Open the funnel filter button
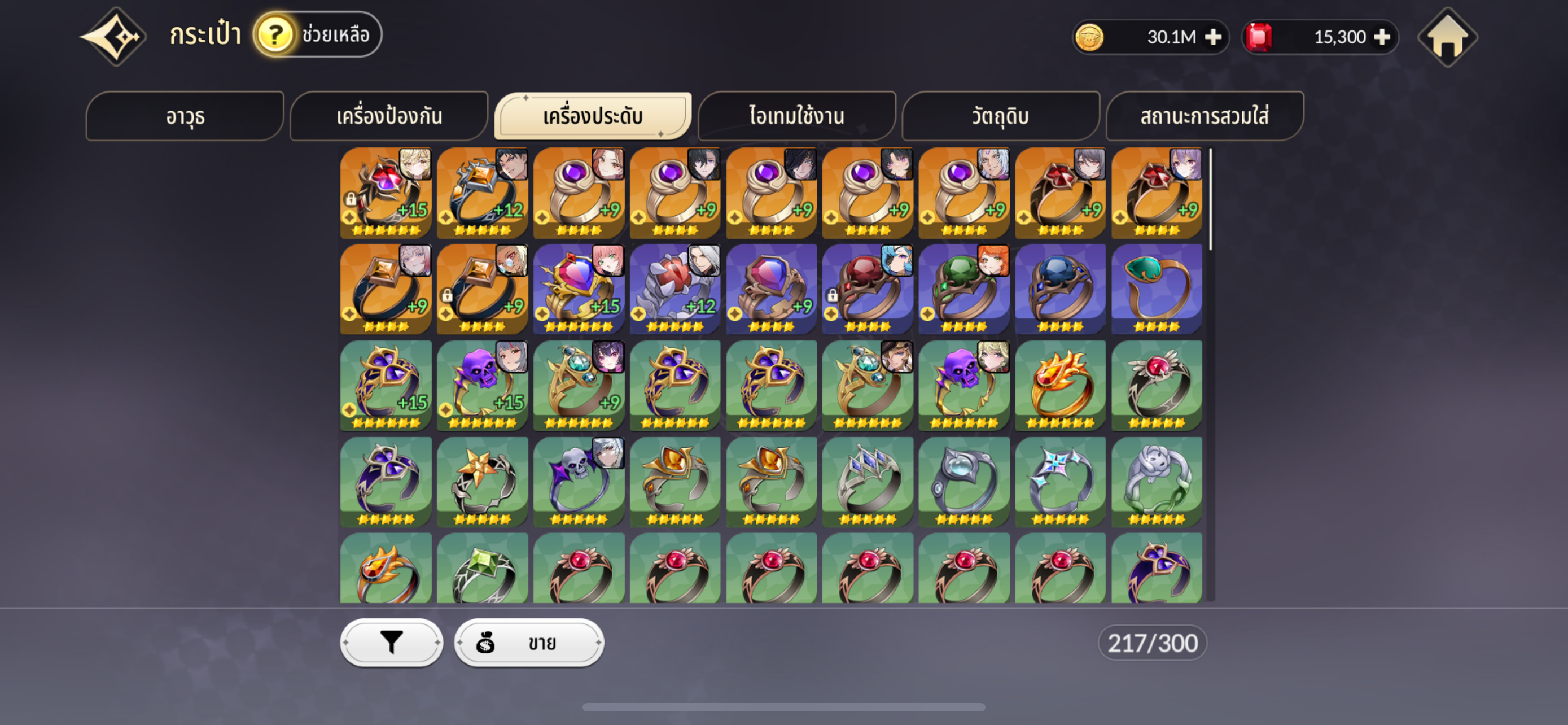This screenshot has height=725, width=1568. [x=391, y=642]
